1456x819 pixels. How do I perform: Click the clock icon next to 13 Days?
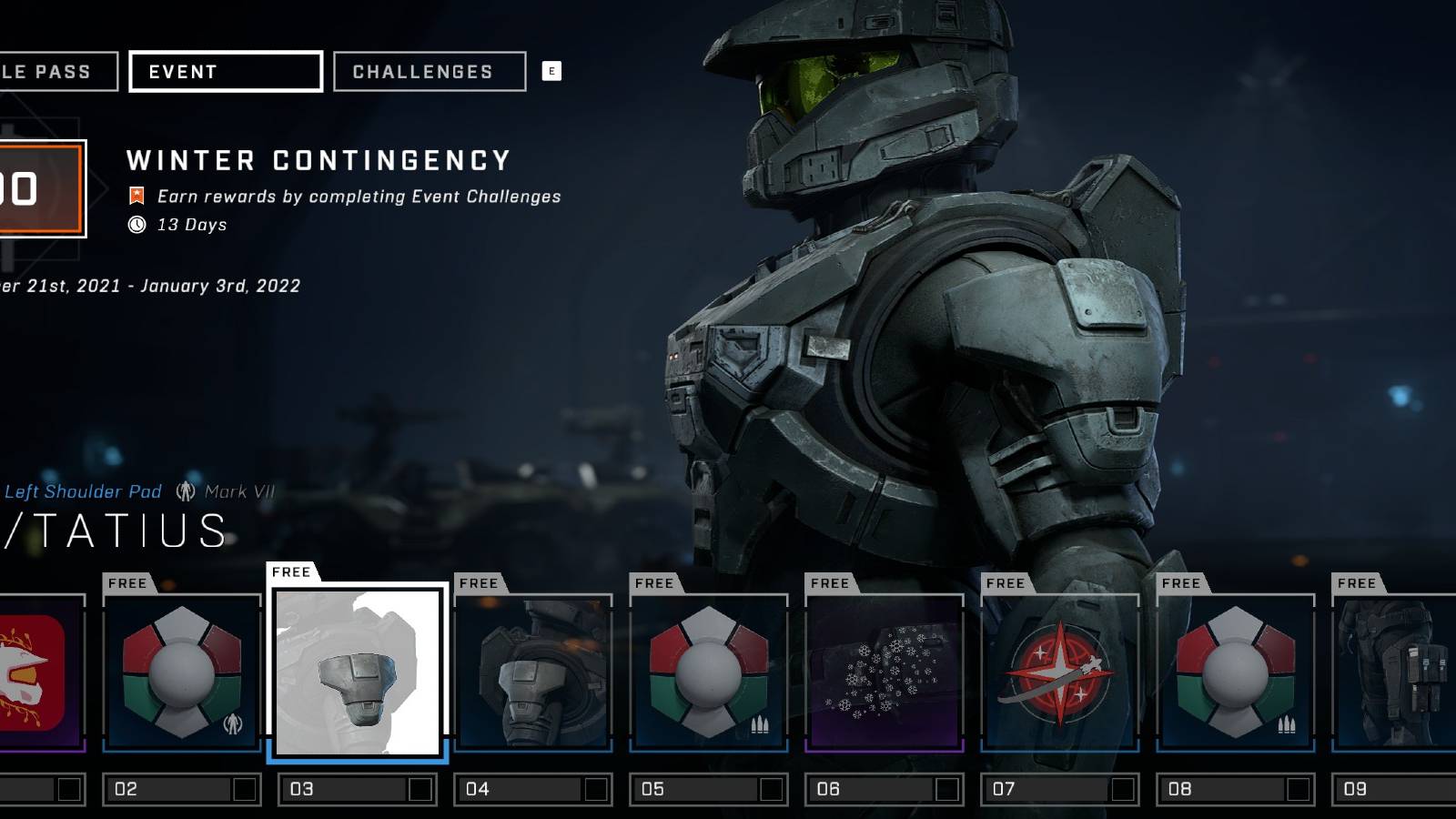137,225
